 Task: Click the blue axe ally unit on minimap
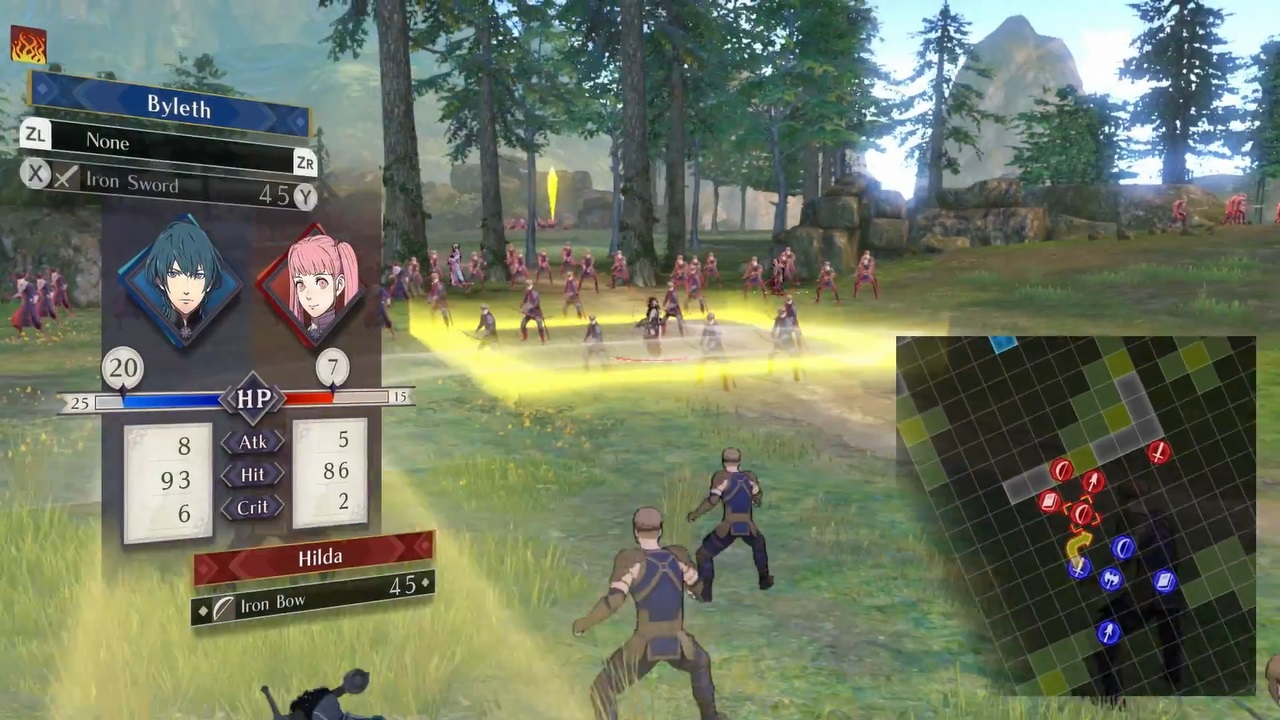pos(1112,579)
